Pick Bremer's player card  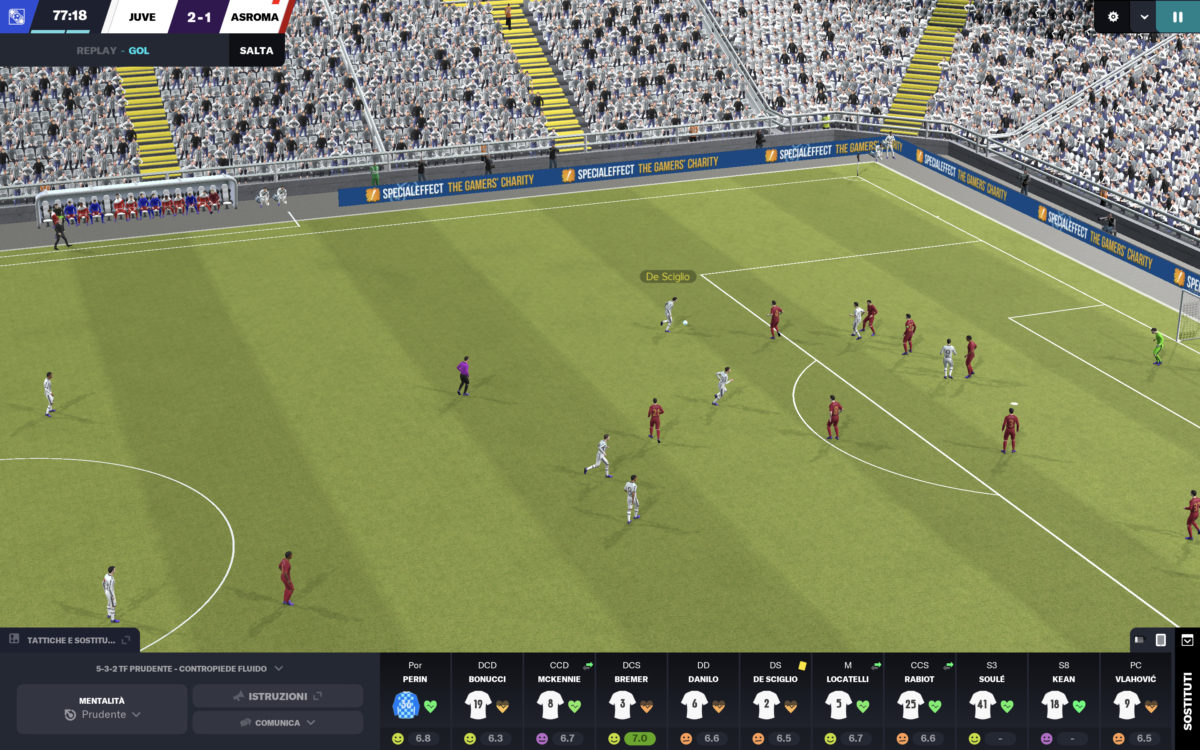[x=631, y=702]
